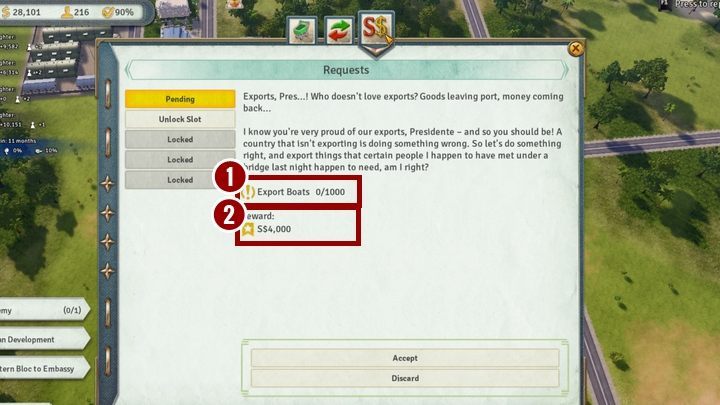Choose the Unlock Slot entry

coord(181,119)
